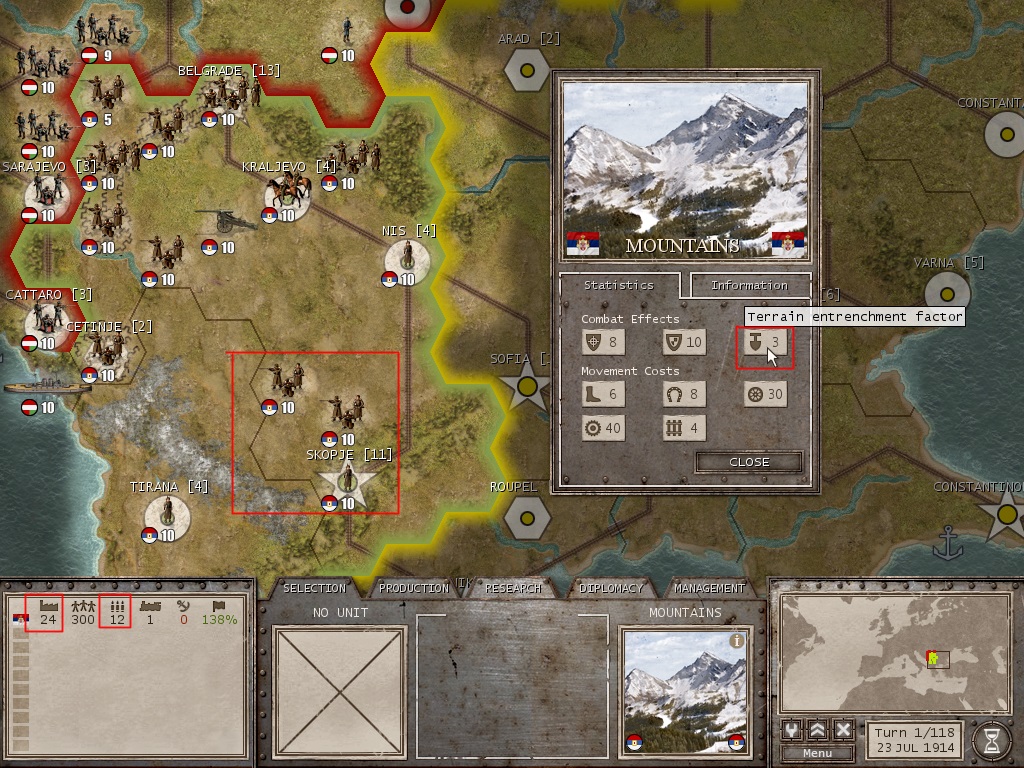Click the X icon below the minimap

pos(843,729)
